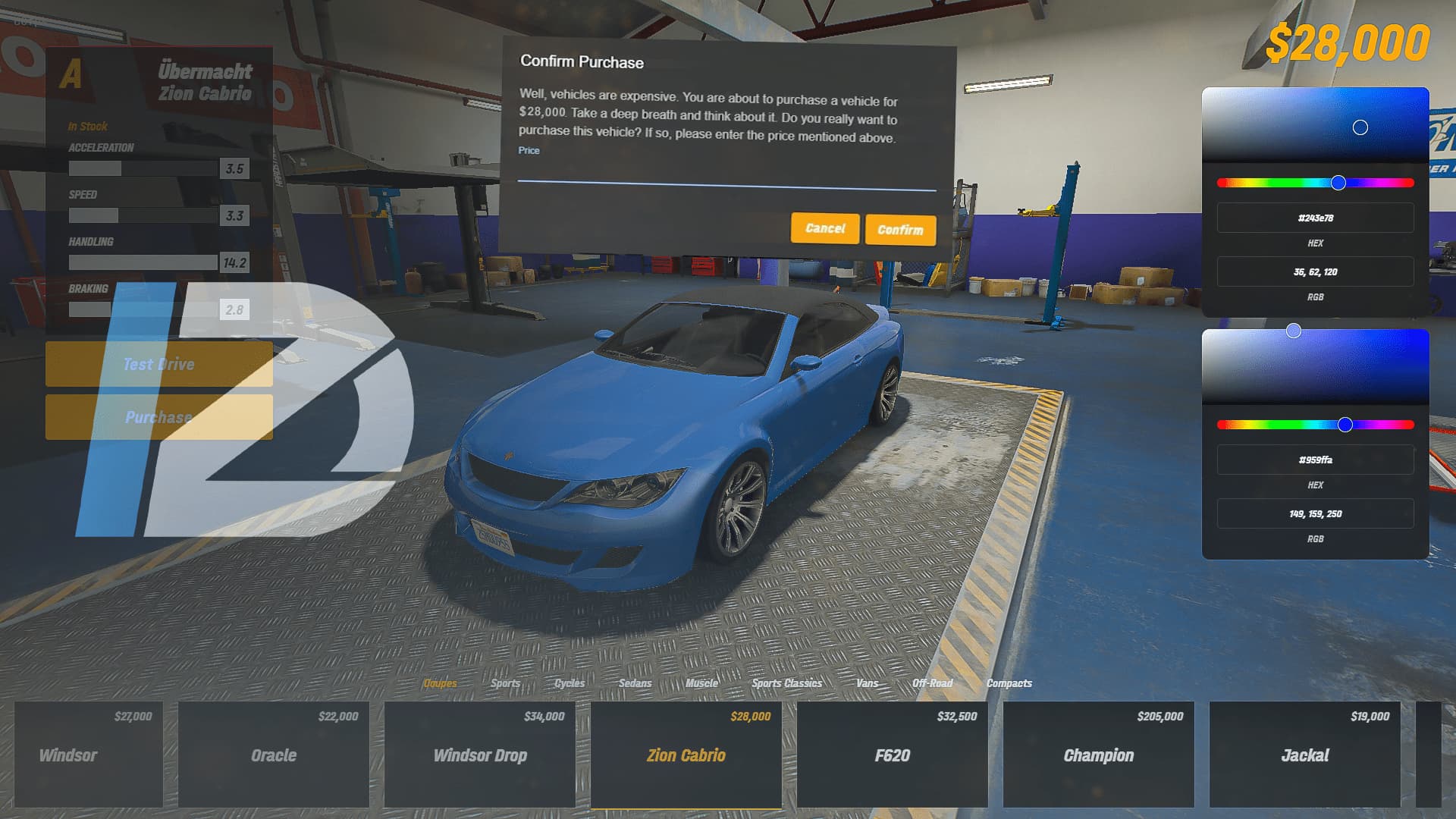
Task: Open the Off-Road category
Action: point(932,683)
